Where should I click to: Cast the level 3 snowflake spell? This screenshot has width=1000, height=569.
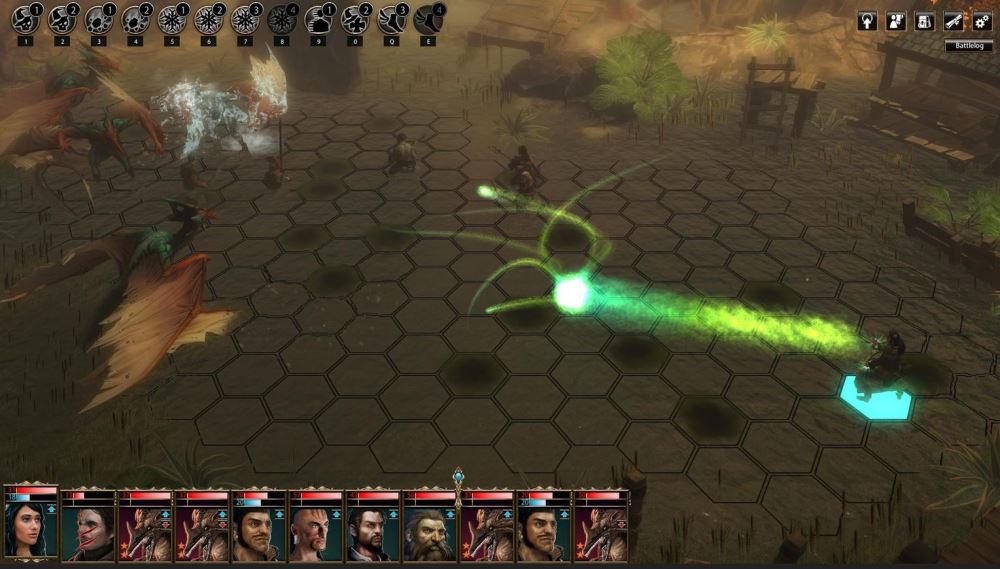[245, 20]
